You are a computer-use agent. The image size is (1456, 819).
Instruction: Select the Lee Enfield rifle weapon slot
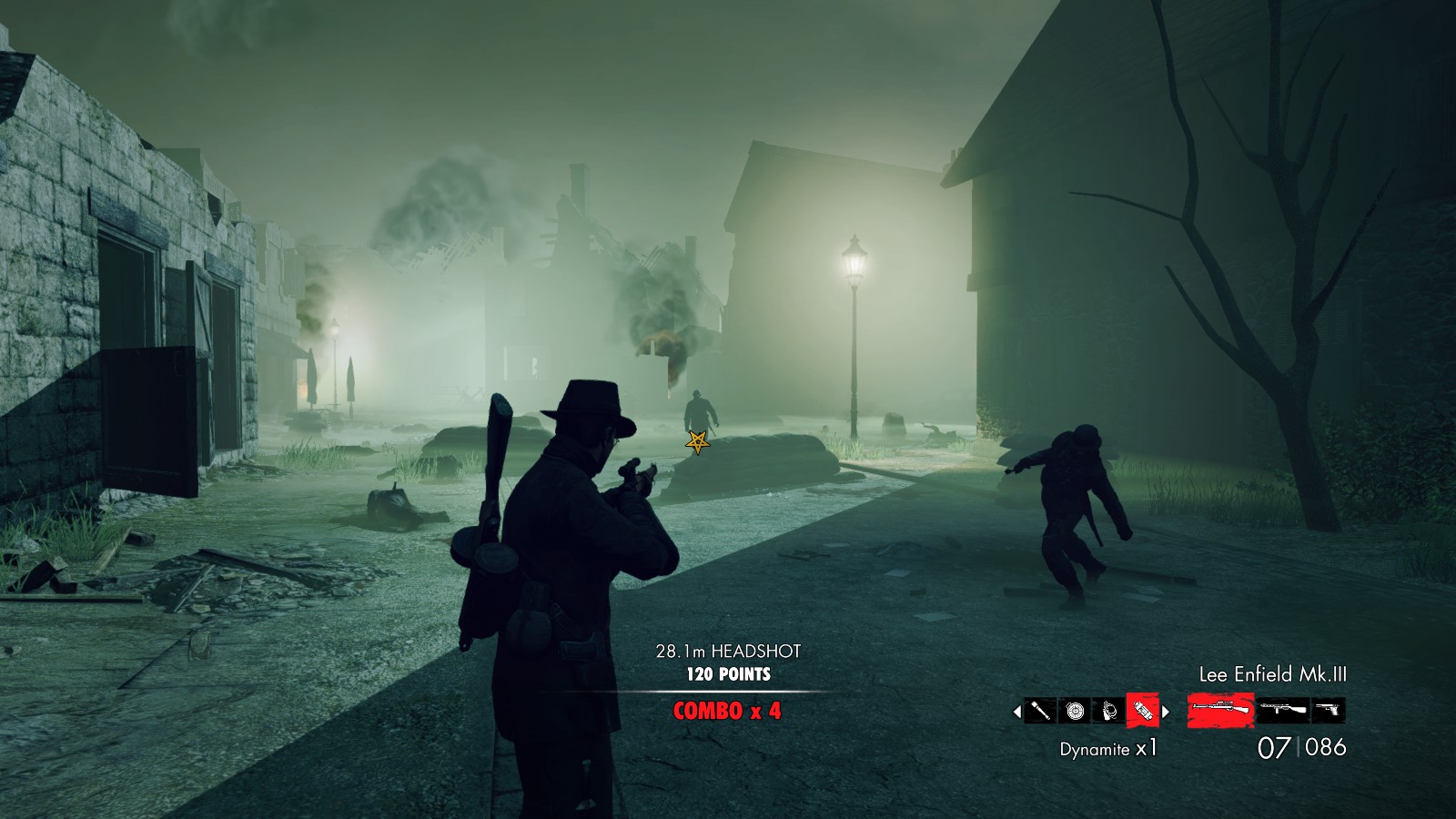coord(1220,710)
